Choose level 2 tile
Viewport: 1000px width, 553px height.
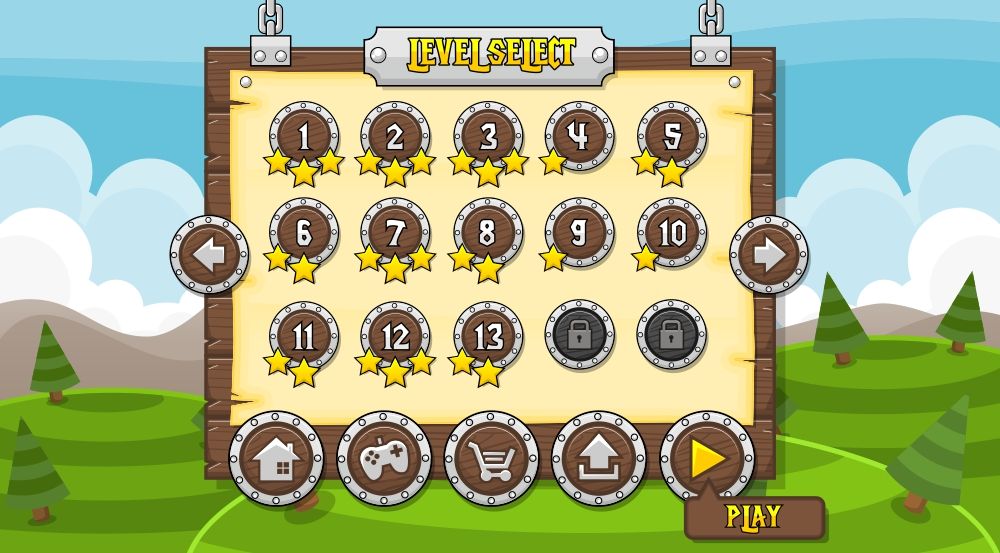click(x=395, y=135)
